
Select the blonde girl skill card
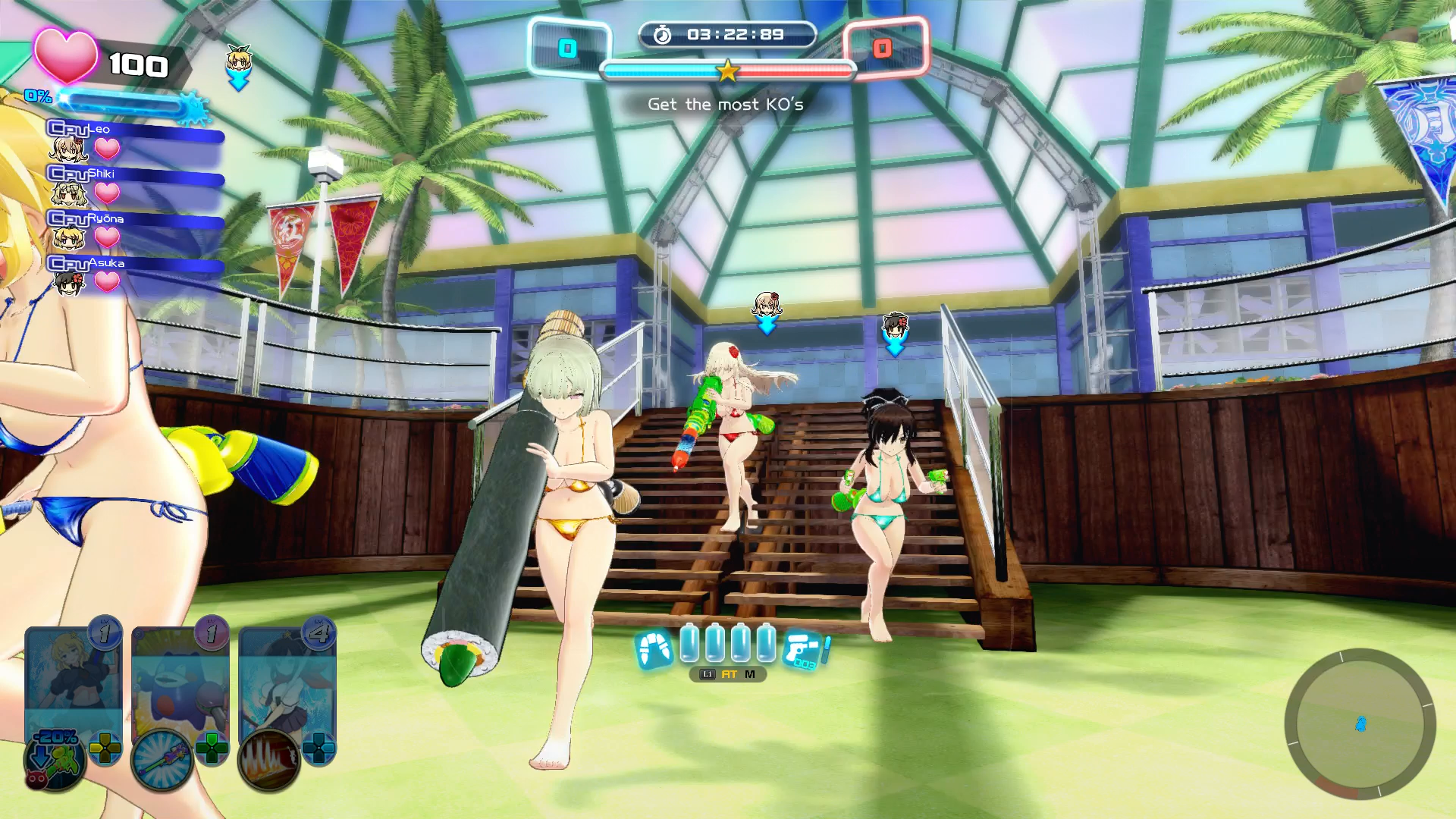click(73, 675)
